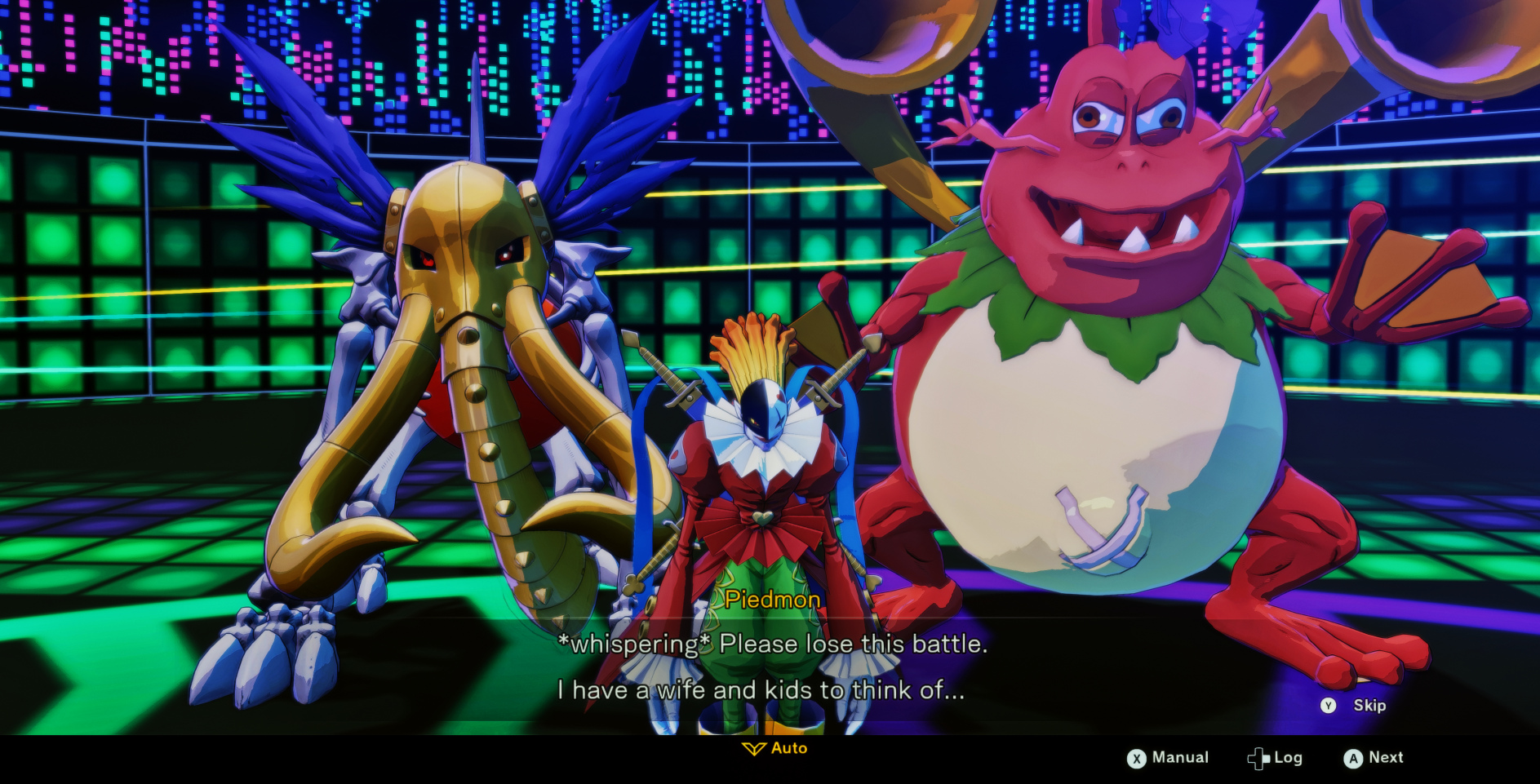
Task: Advance to the Next dialogue line
Action: 1374,758
